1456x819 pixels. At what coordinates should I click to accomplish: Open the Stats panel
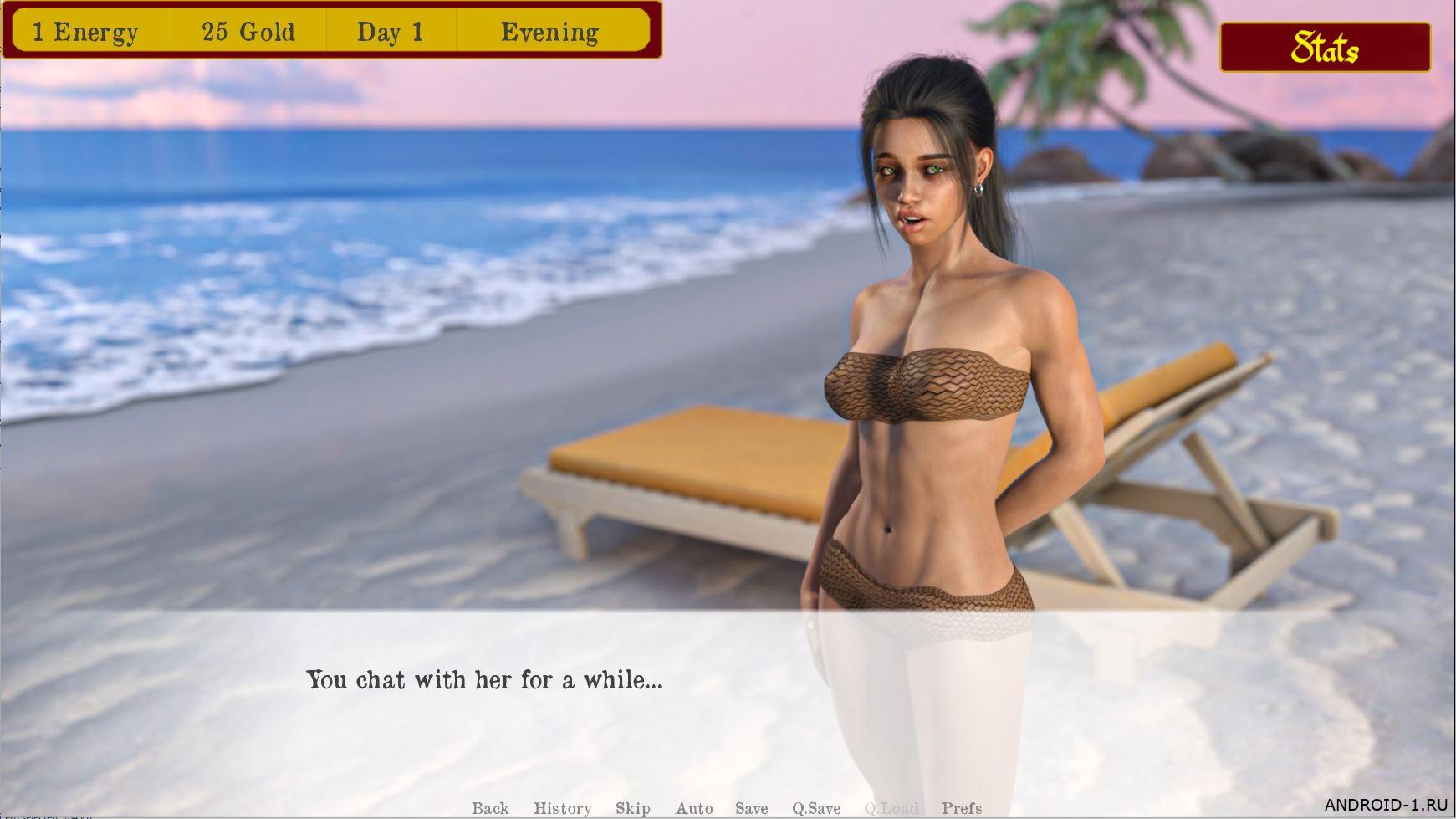(1325, 48)
